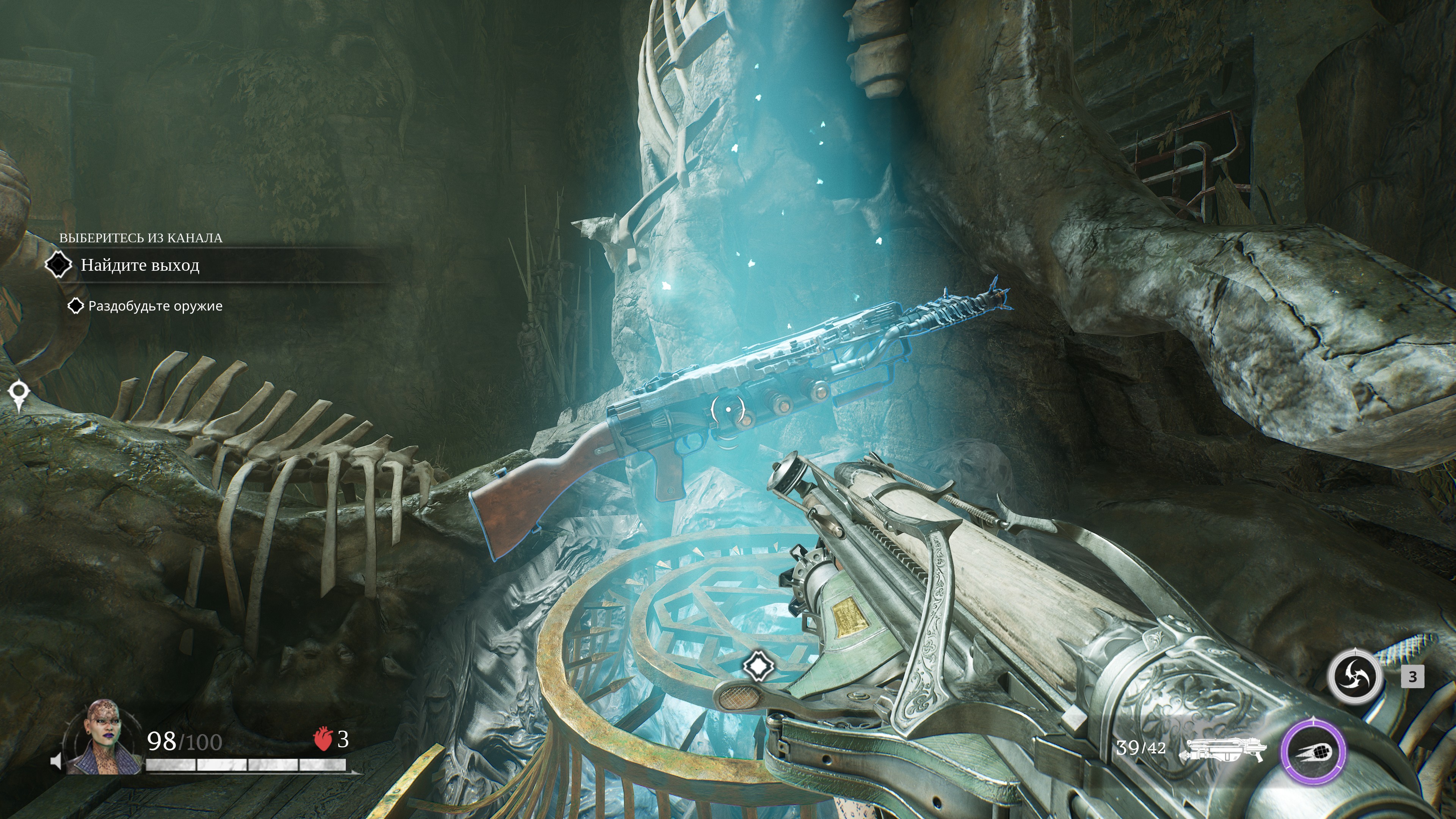This screenshot has width=1456, height=819.
Task: Activate the purple-ringed spell ability
Action: (x=1312, y=752)
